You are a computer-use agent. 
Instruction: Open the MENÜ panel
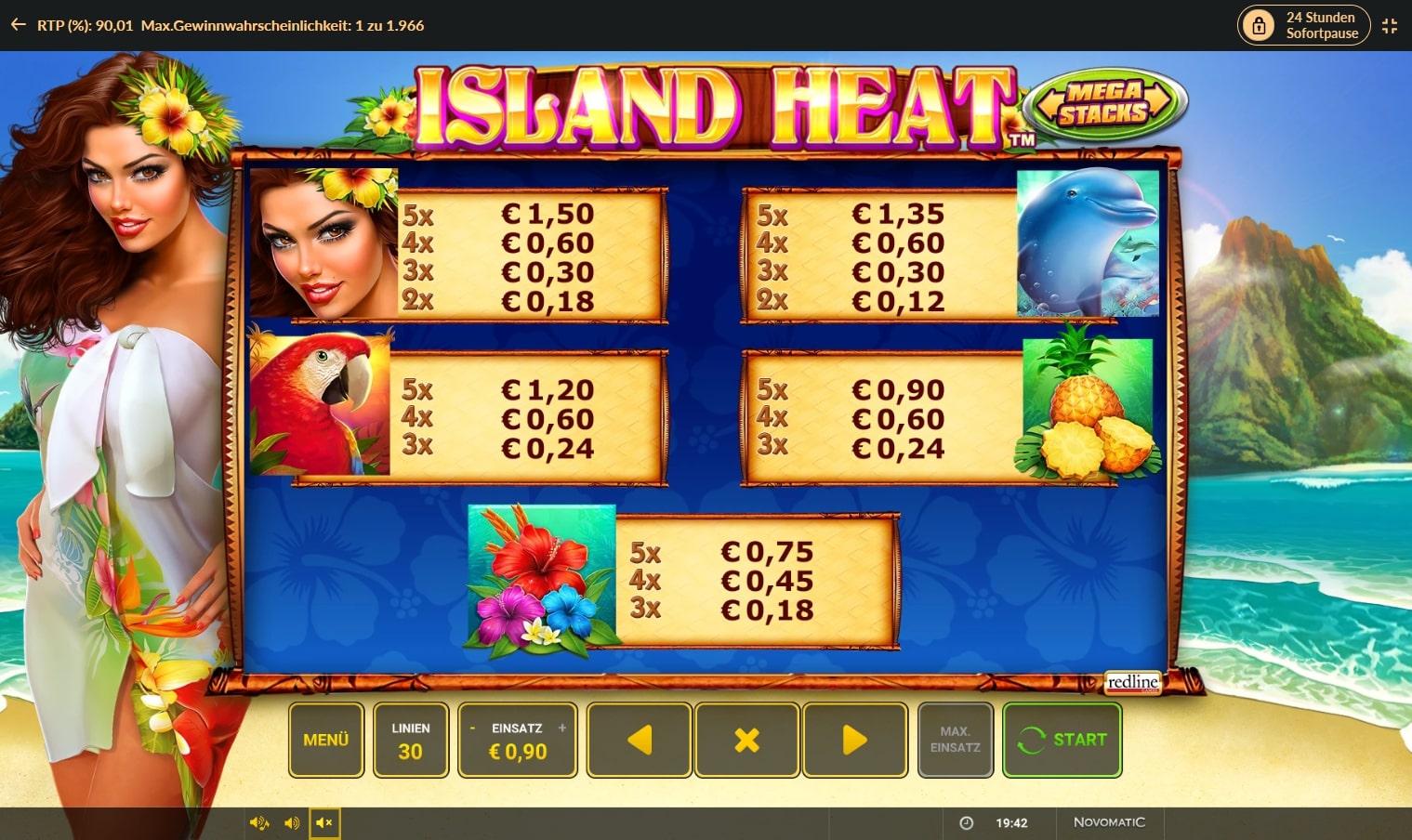[325, 740]
